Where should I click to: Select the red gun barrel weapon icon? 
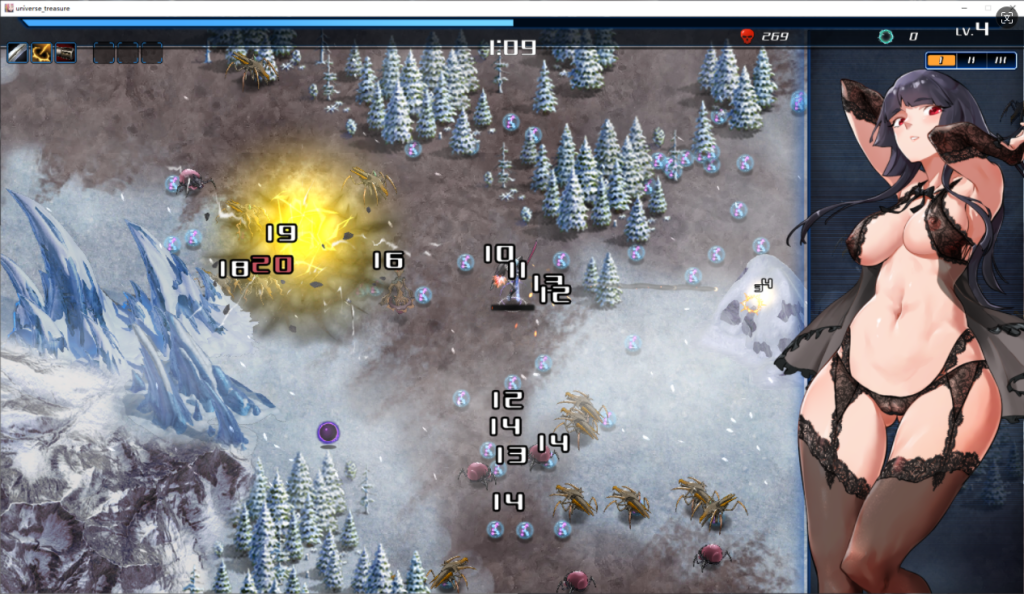click(66, 53)
